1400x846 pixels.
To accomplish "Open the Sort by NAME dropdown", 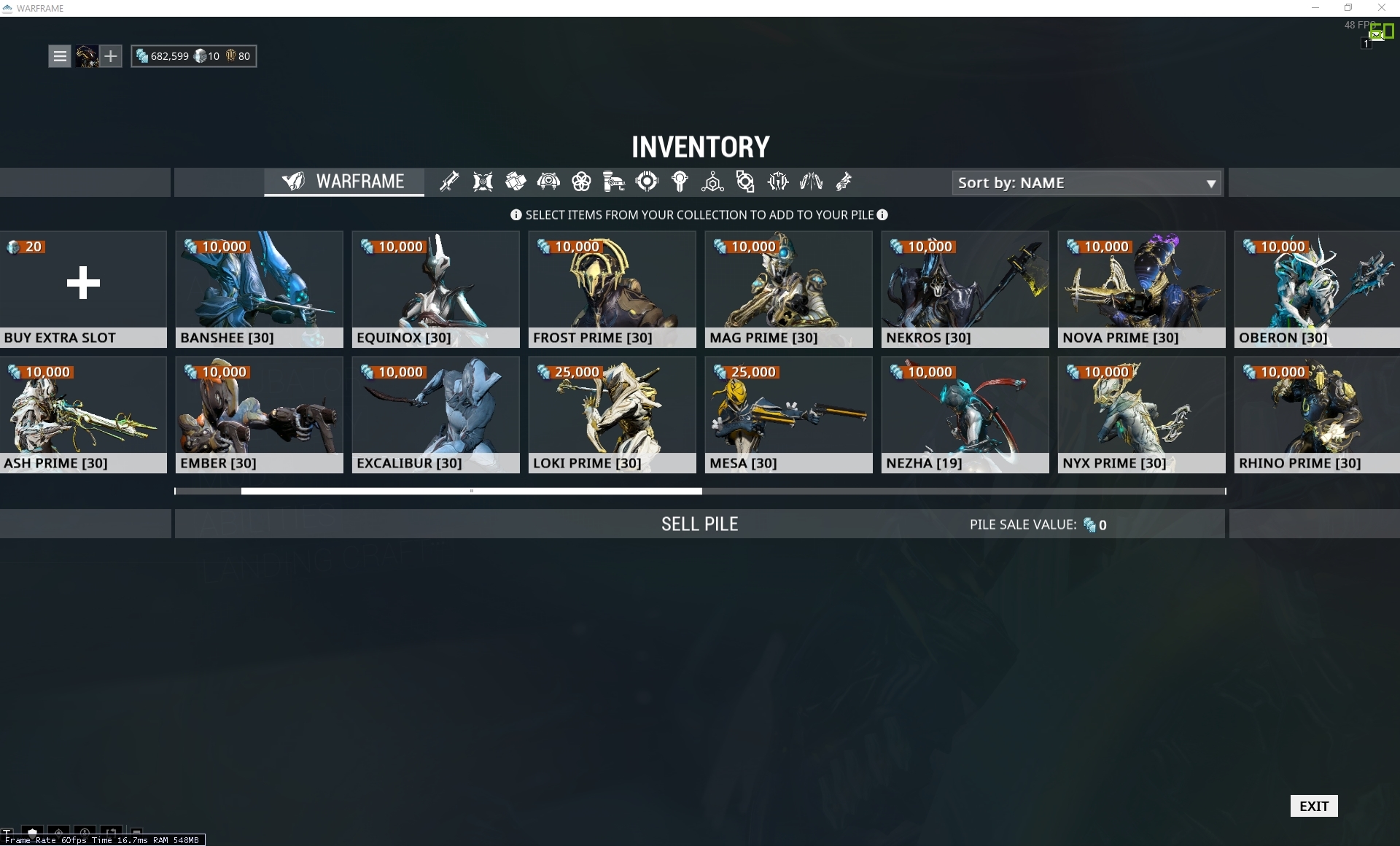I will click(x=1086, y=183).
